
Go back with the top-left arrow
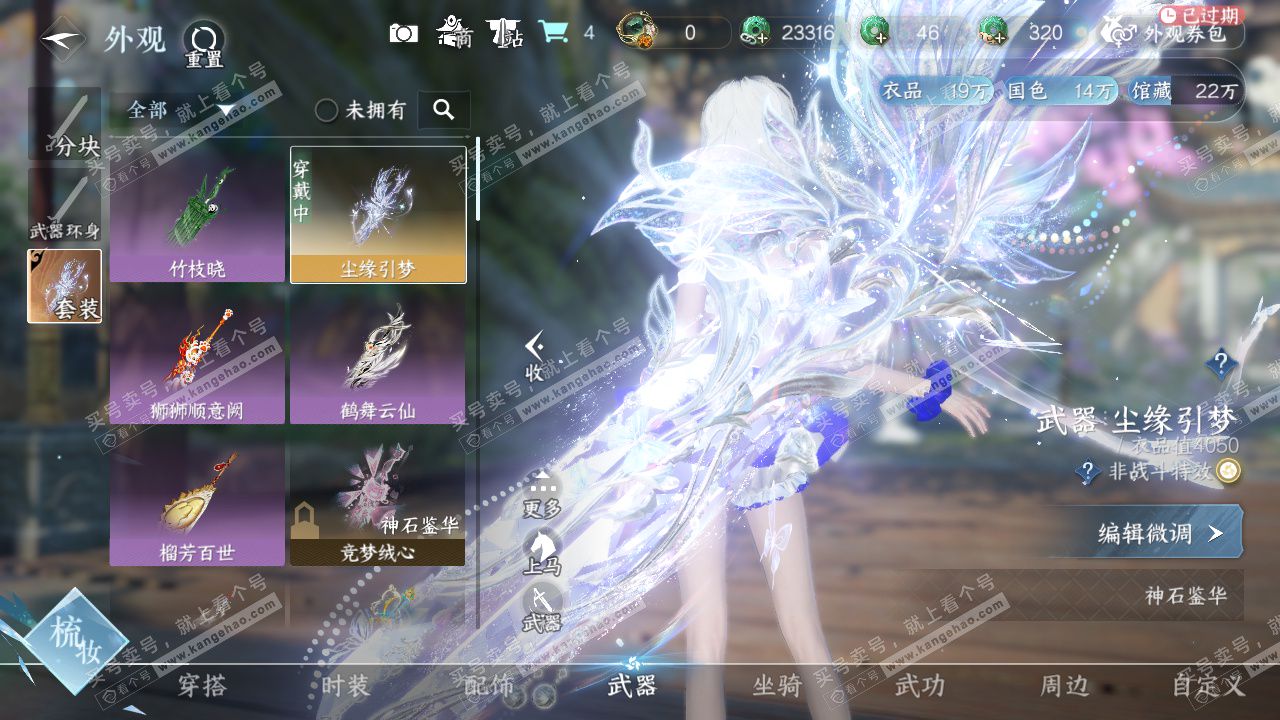[62, 40]
